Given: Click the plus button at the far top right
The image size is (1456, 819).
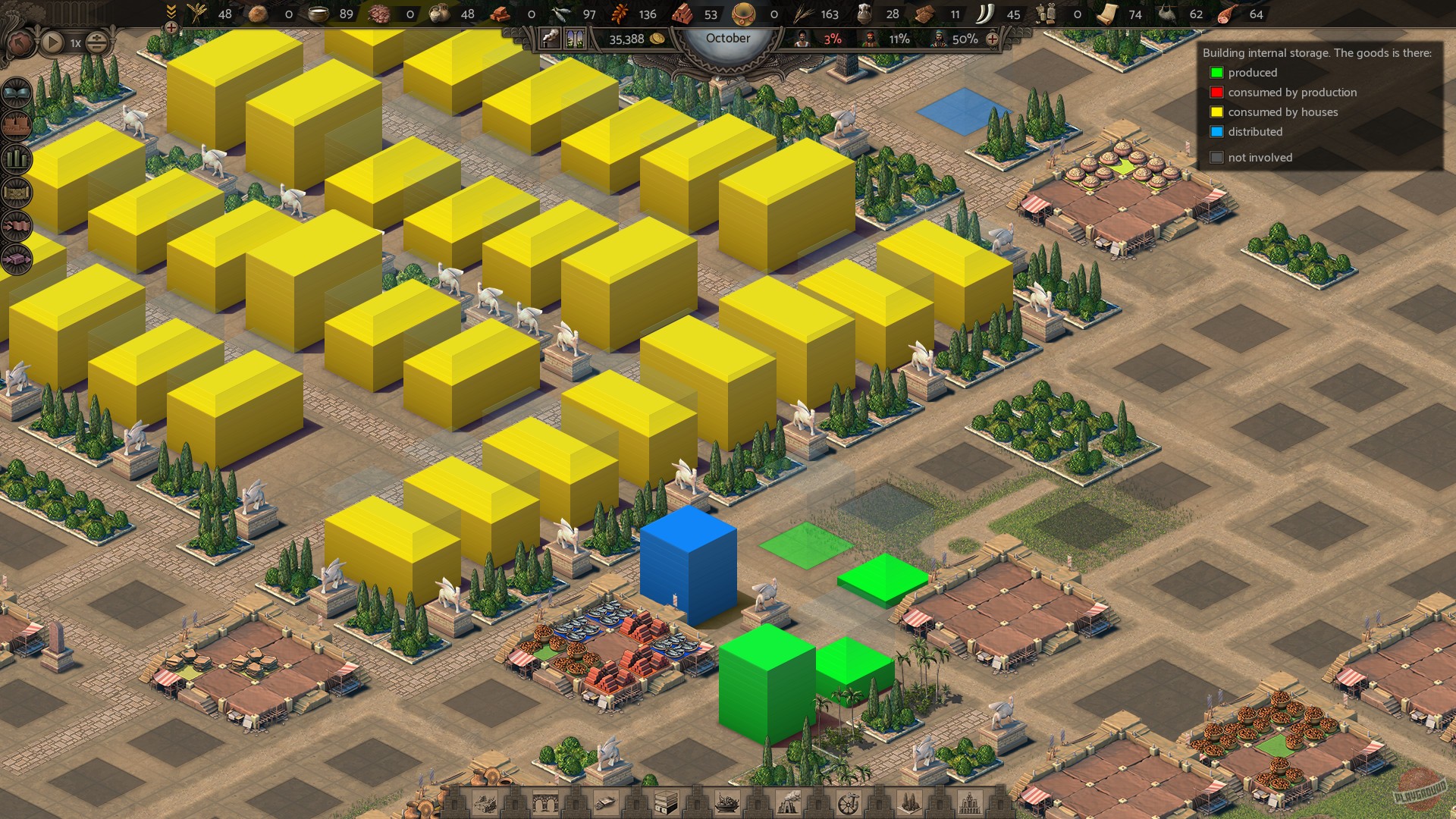Looking at the screenshot, I should coord(994,39).
